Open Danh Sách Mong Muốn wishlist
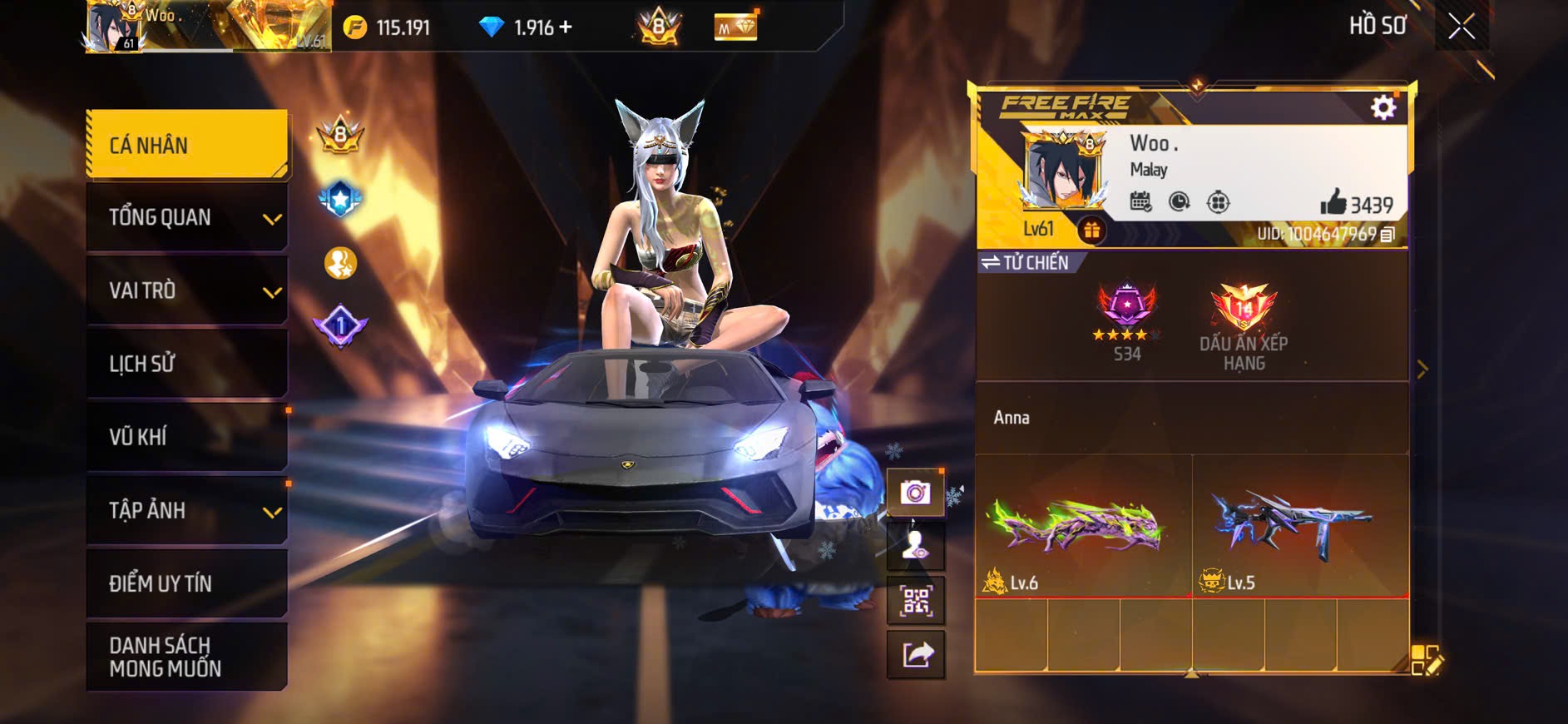 187,657
